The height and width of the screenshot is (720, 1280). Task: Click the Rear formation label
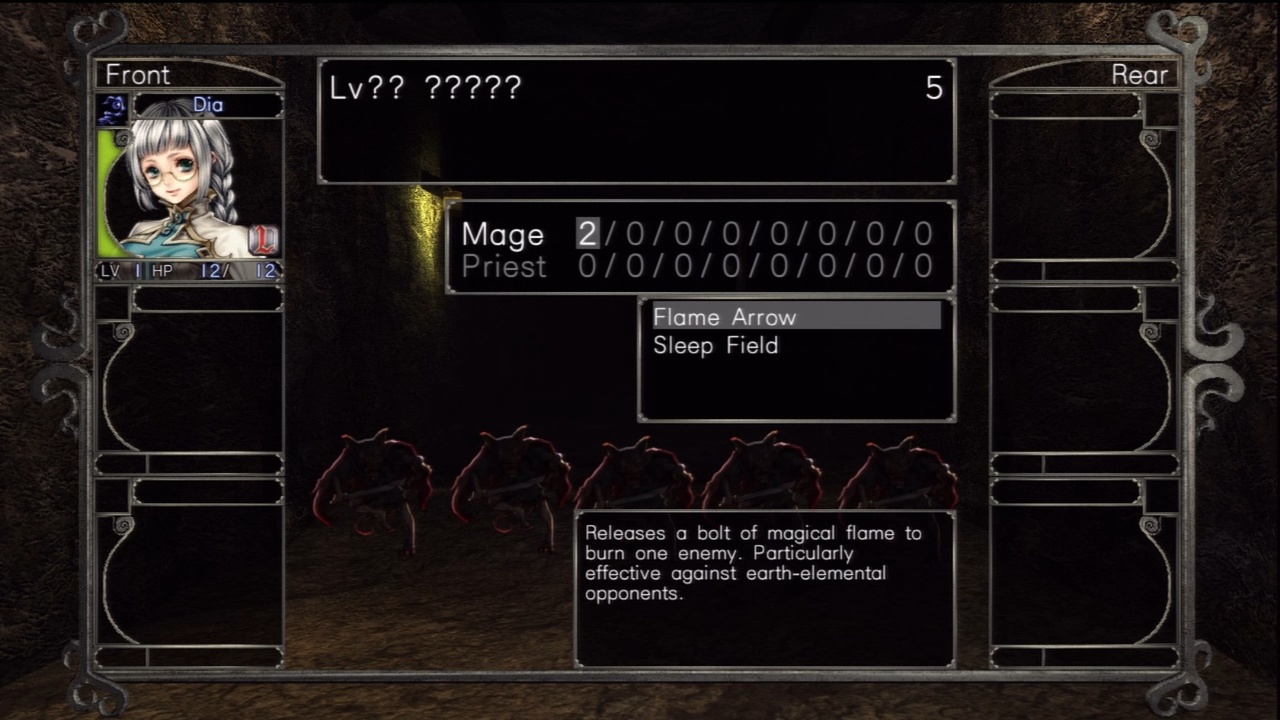1140,74
